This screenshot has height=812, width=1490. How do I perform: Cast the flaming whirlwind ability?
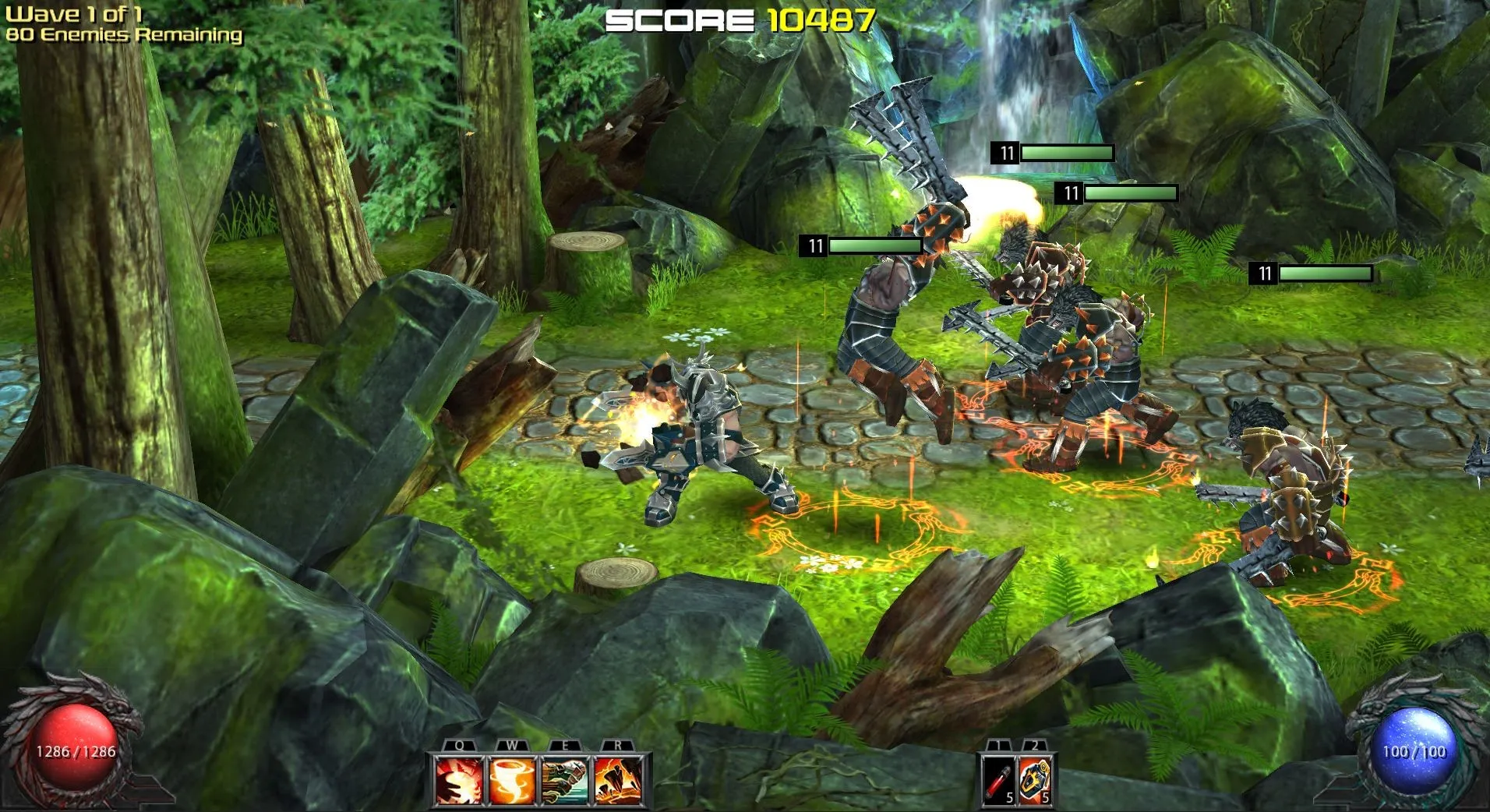pos(512,779)
